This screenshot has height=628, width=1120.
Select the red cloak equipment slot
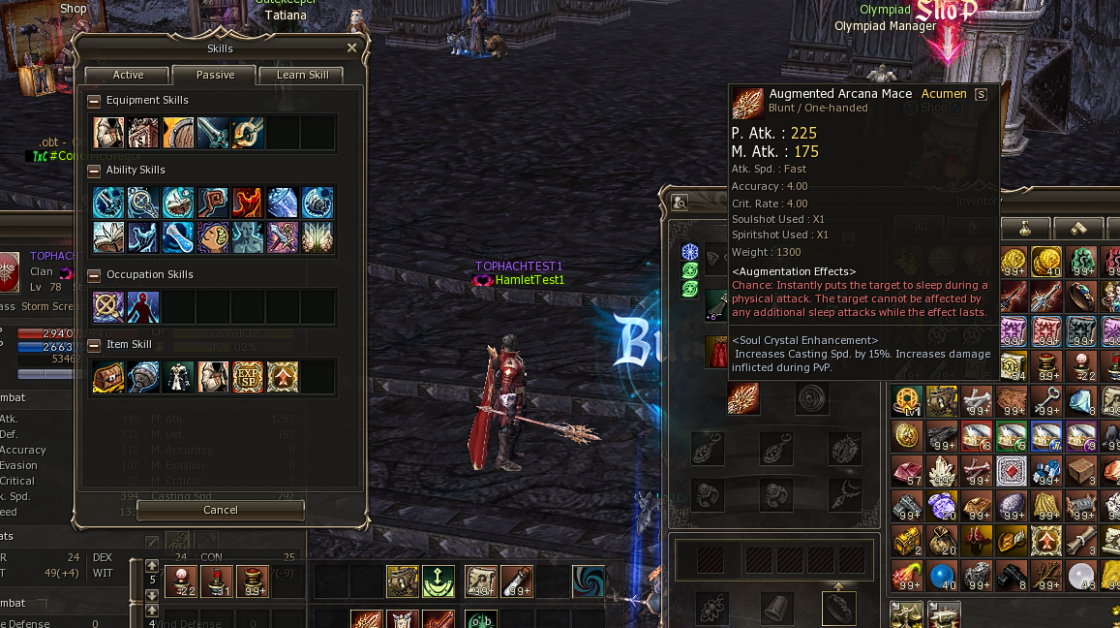tap(719, 351)
